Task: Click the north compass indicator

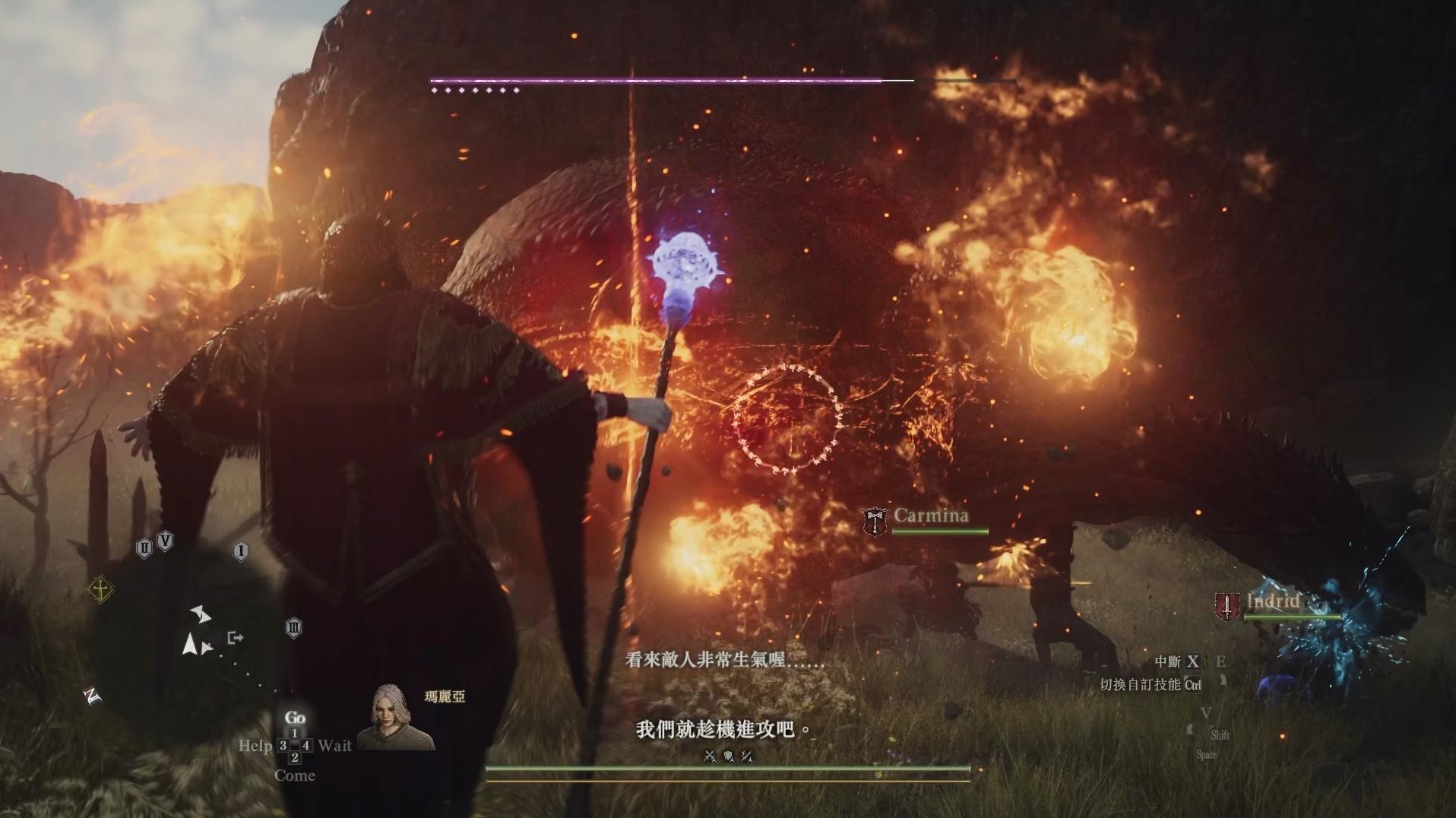Action: coord(93,696)
